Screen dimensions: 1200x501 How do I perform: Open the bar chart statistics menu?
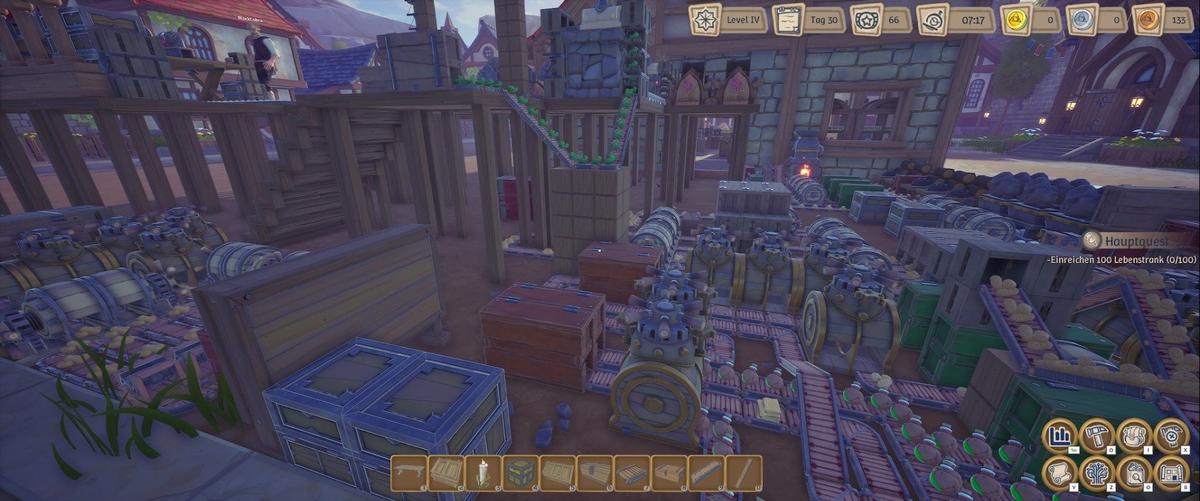tap(1061, 437)
